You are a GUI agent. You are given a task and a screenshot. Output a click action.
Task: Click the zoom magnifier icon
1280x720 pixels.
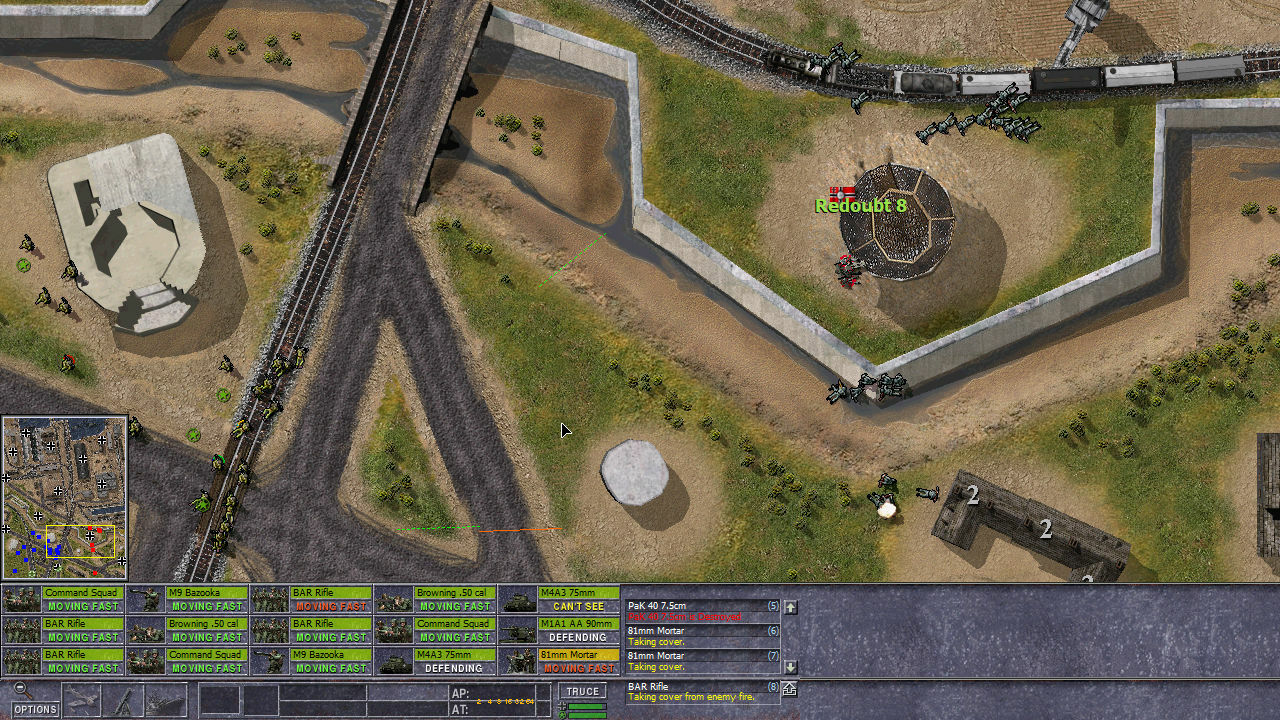pos(20,687)
